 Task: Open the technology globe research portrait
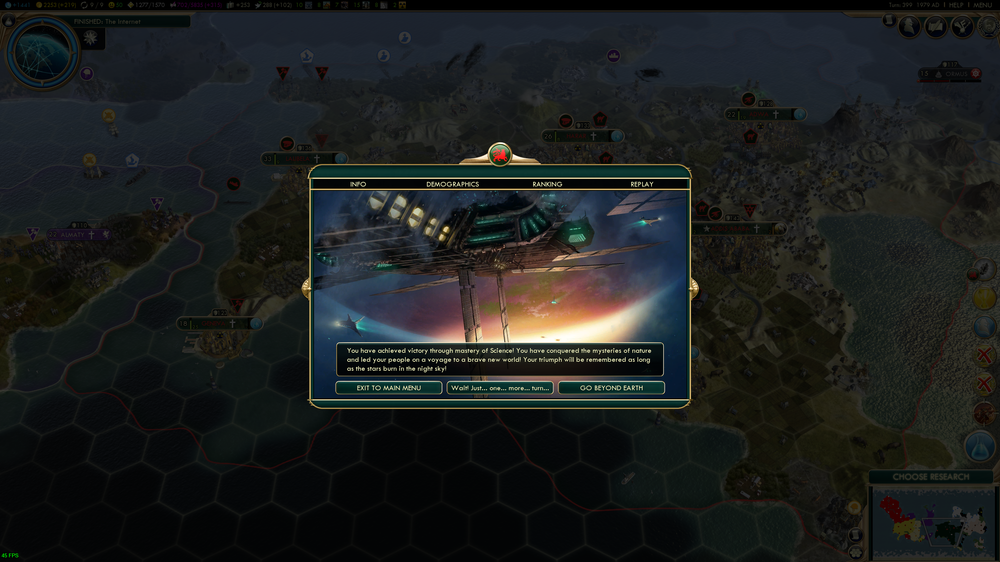[42, 52]
